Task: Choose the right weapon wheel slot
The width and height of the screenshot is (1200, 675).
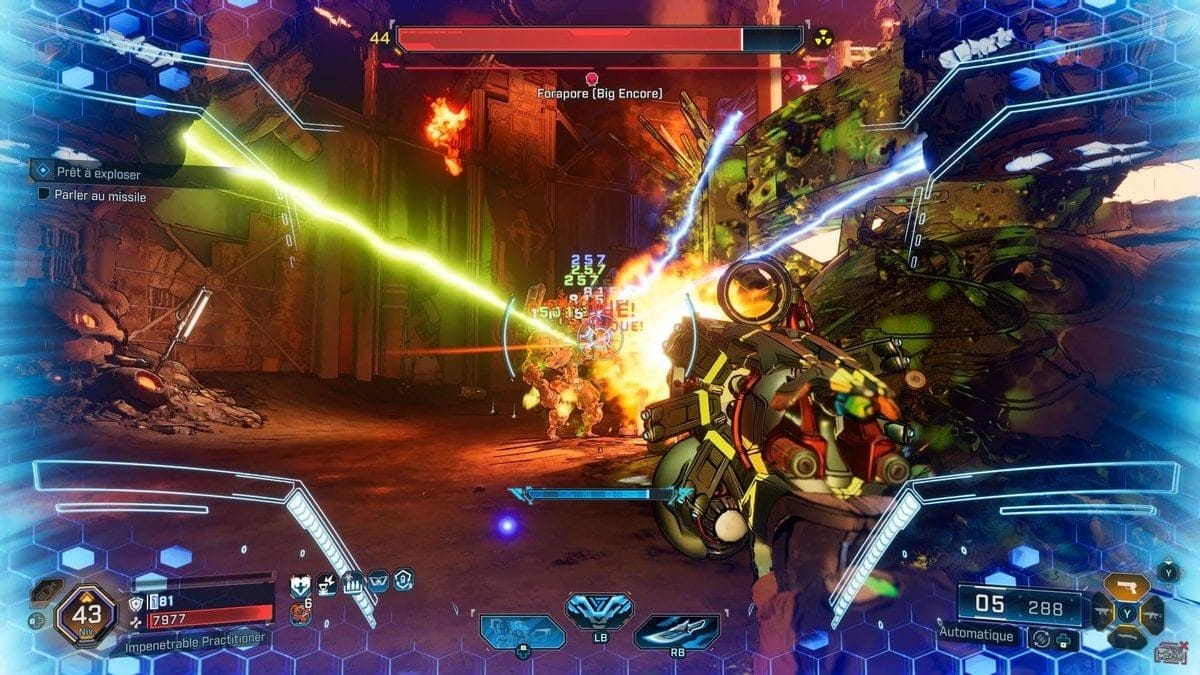Action: pyautogui.click(x=1152, y=612)
